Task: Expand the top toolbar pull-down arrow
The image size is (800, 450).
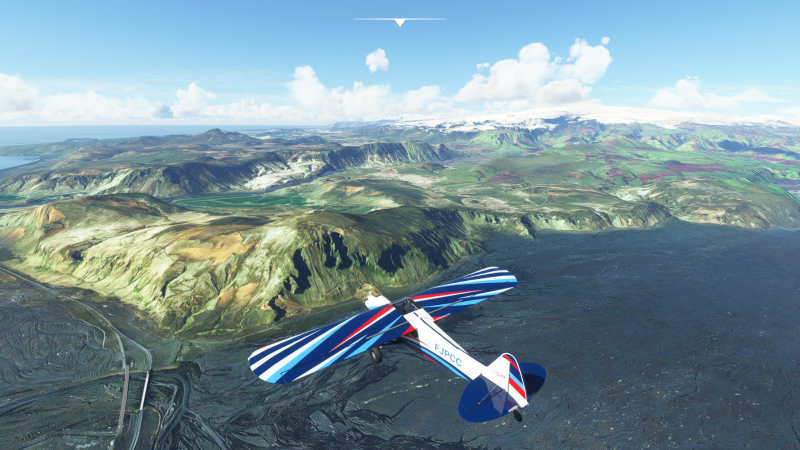Action: coord(399,21)
